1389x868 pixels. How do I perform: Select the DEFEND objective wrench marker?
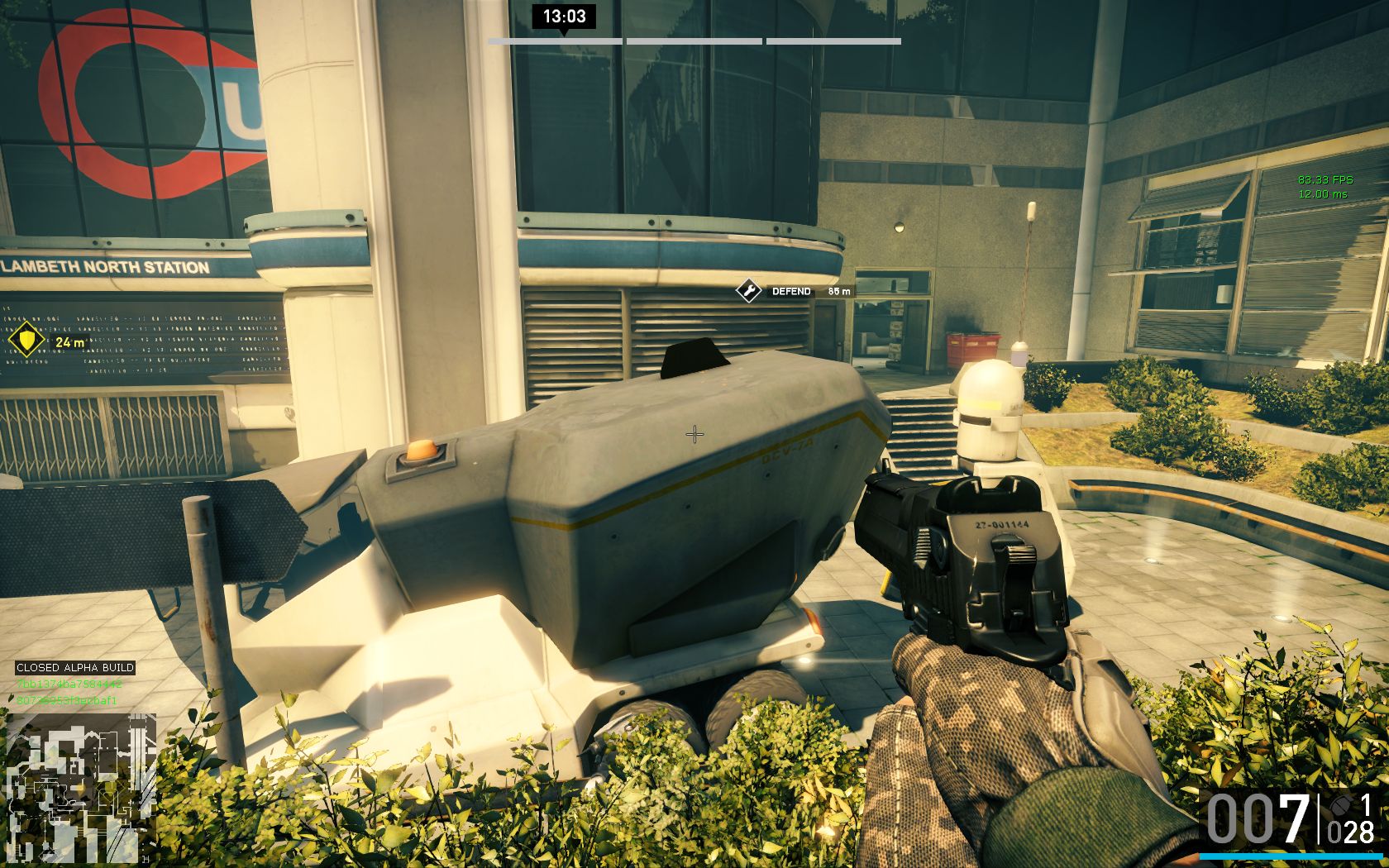(749, 291)
